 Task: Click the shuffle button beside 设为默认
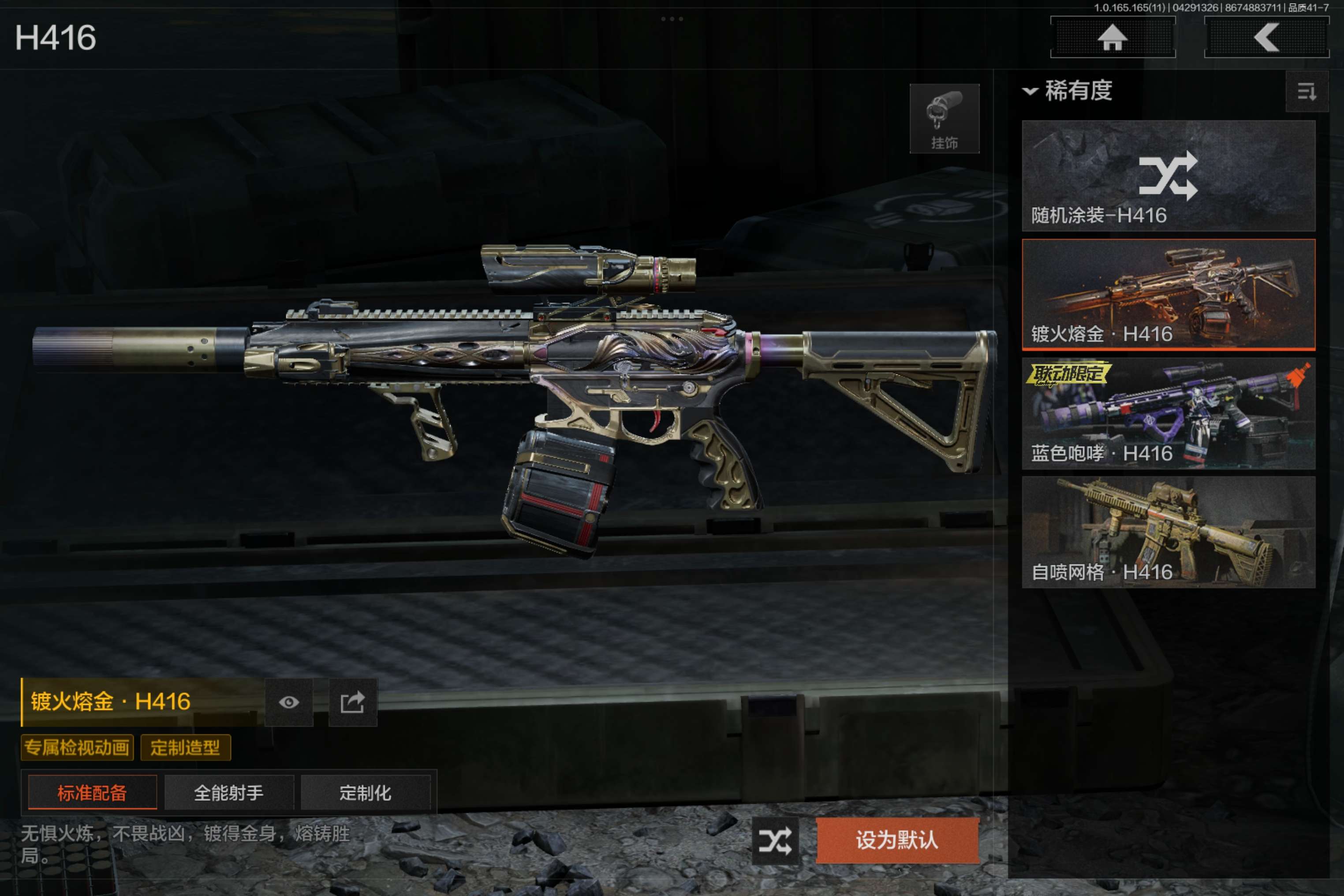(775, 840)
